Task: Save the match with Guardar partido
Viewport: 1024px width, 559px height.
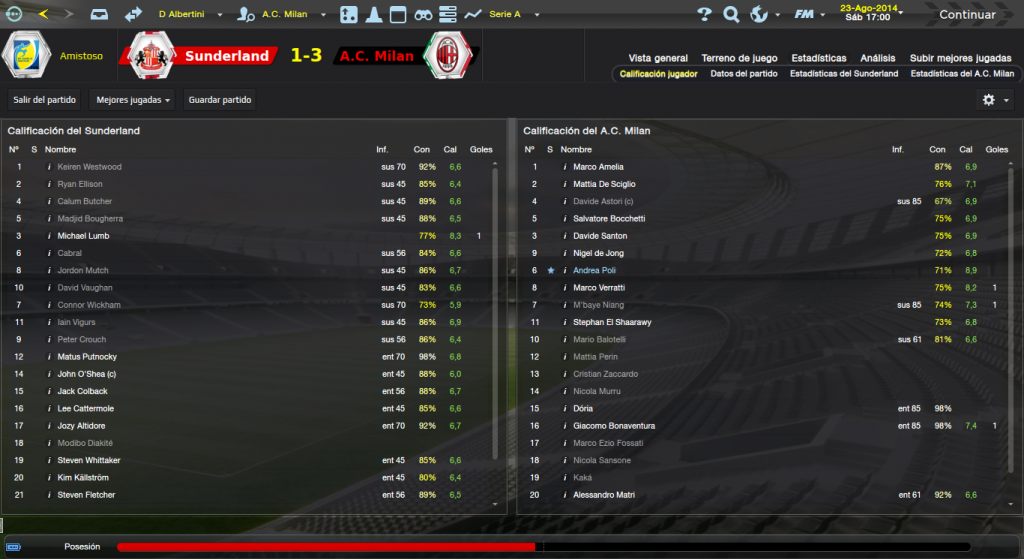Action: click(220, 100)
